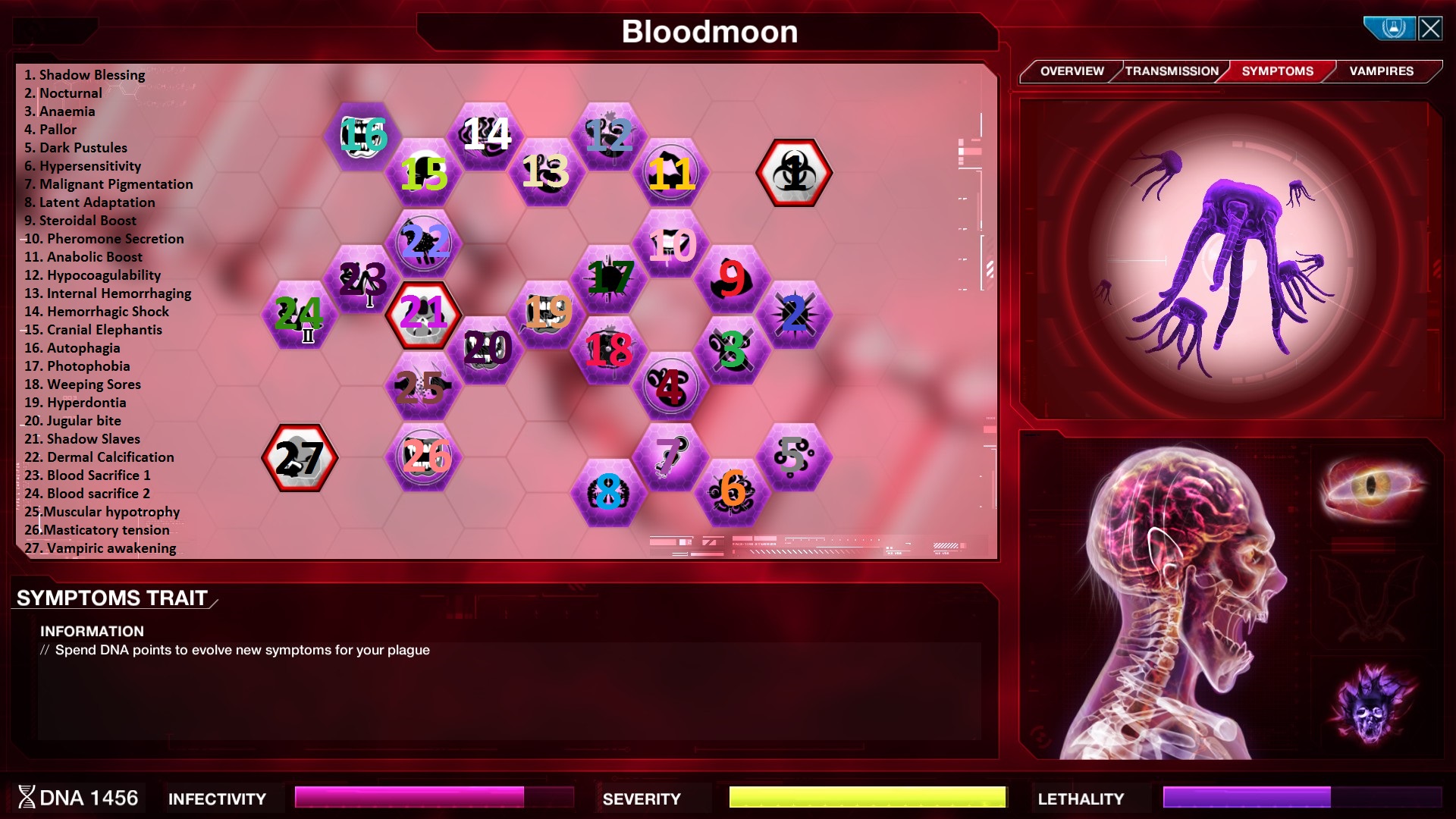Select the red biohazard hex beside Anabolic Boost
Screen dimensions: 1456x819
[x=794, y=173]
